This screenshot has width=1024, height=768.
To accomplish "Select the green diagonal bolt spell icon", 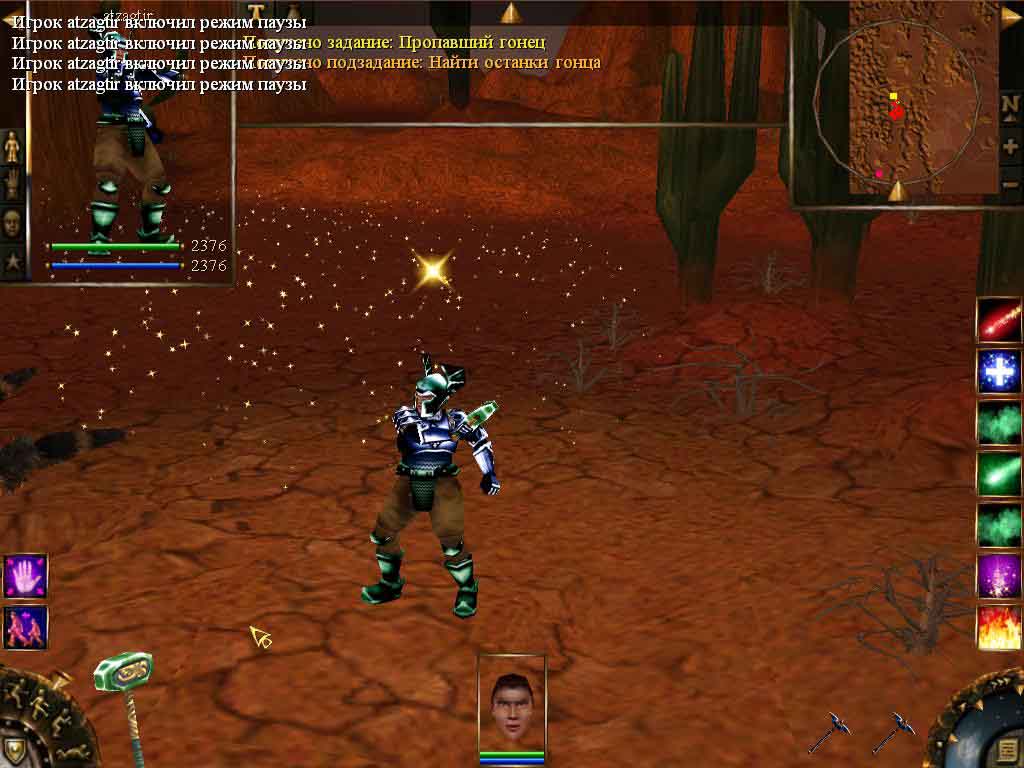I will coord(999,472).
